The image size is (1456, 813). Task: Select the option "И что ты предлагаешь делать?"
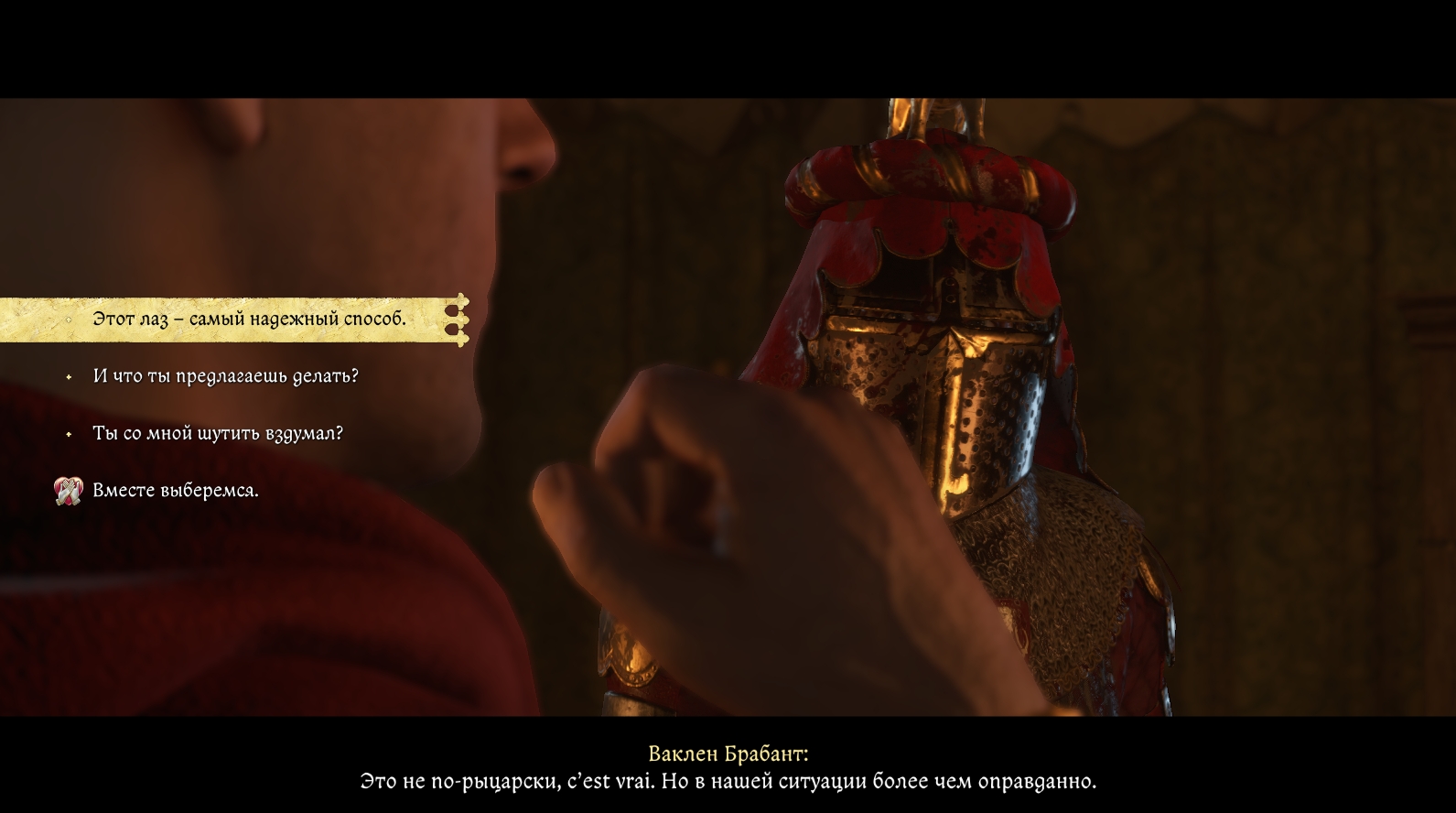[225, 376]
